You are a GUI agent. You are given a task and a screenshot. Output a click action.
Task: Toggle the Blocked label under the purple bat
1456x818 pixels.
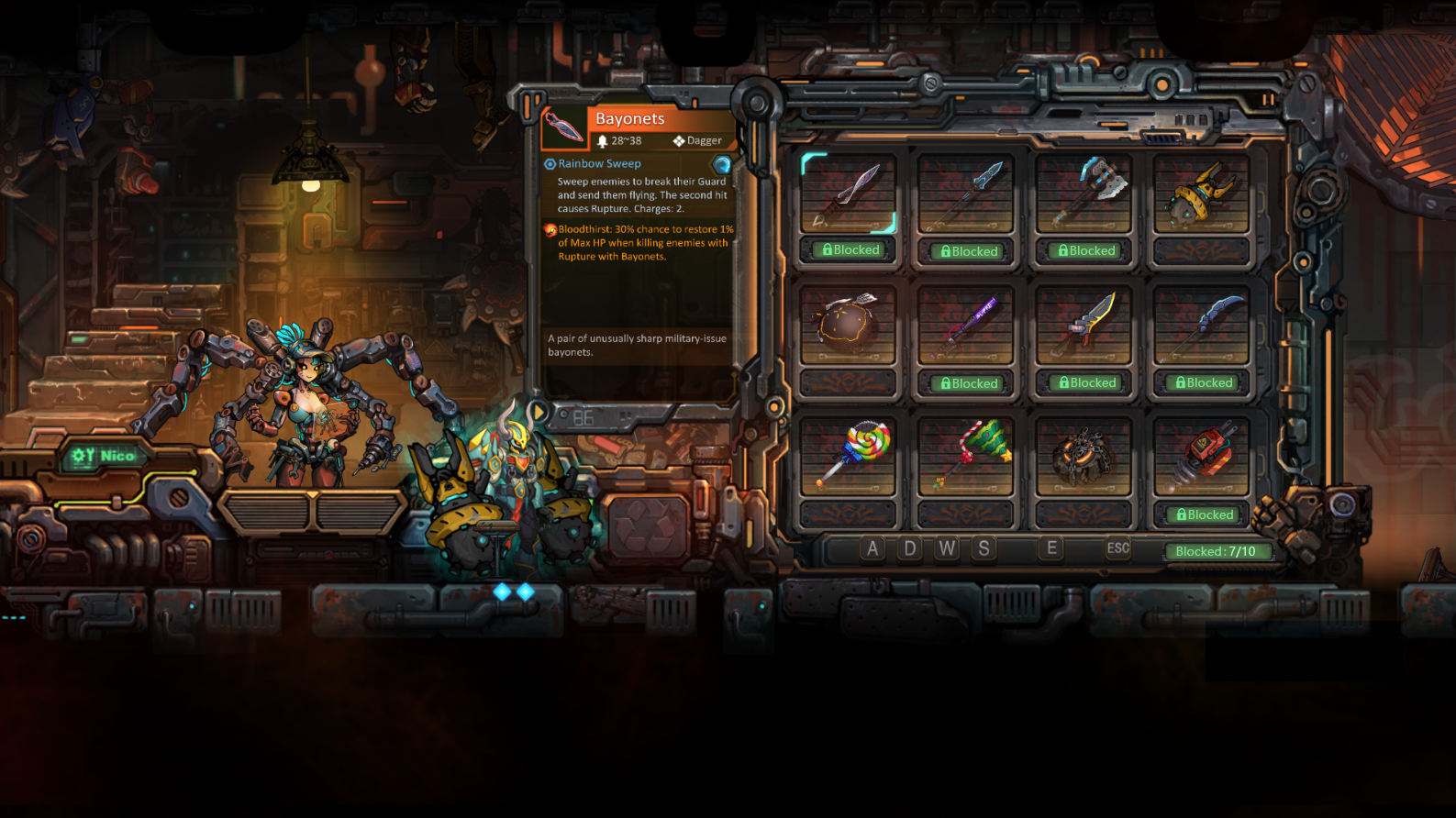[x=968, y=383]
